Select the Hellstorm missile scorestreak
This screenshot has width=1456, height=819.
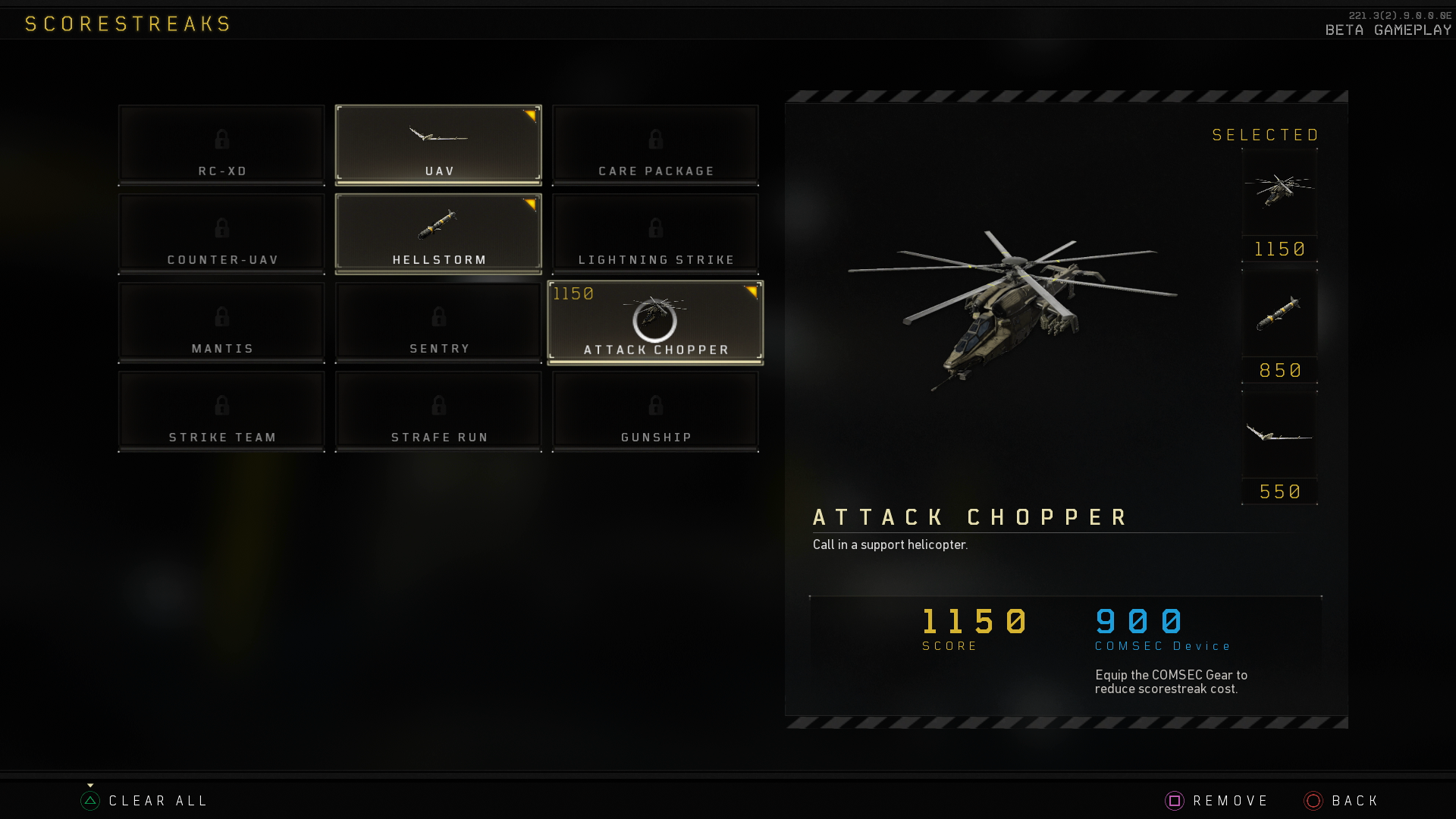(x=438, y=233)
